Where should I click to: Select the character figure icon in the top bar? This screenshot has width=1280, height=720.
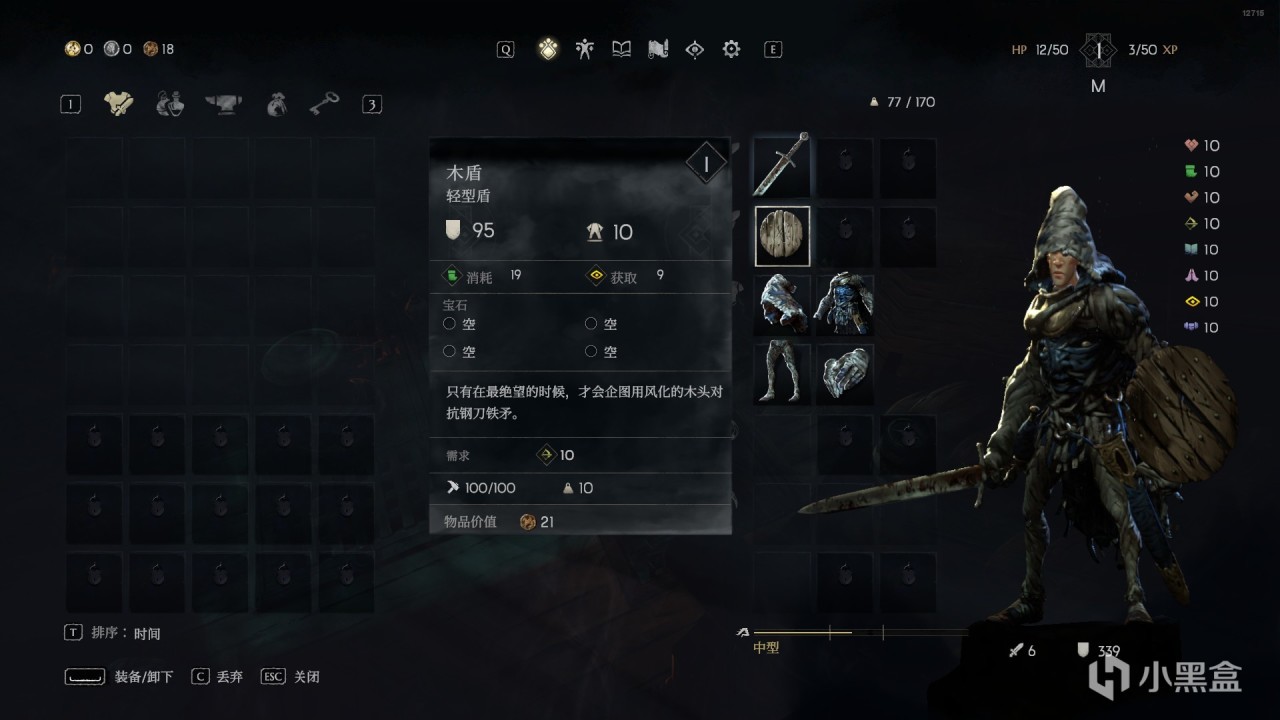click(x=585, y=48)
